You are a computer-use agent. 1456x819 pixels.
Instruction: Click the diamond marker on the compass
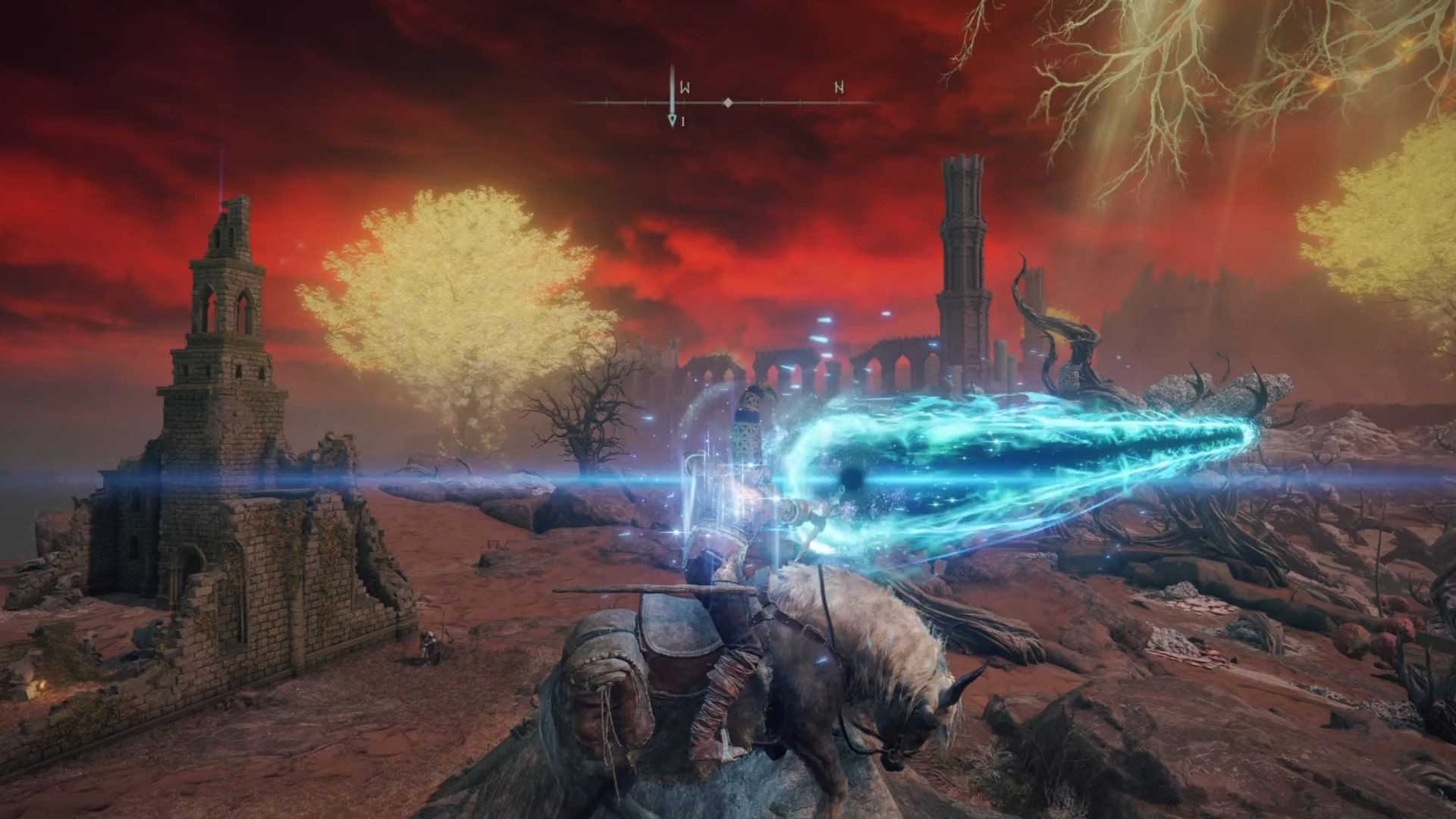coord(728,102)
